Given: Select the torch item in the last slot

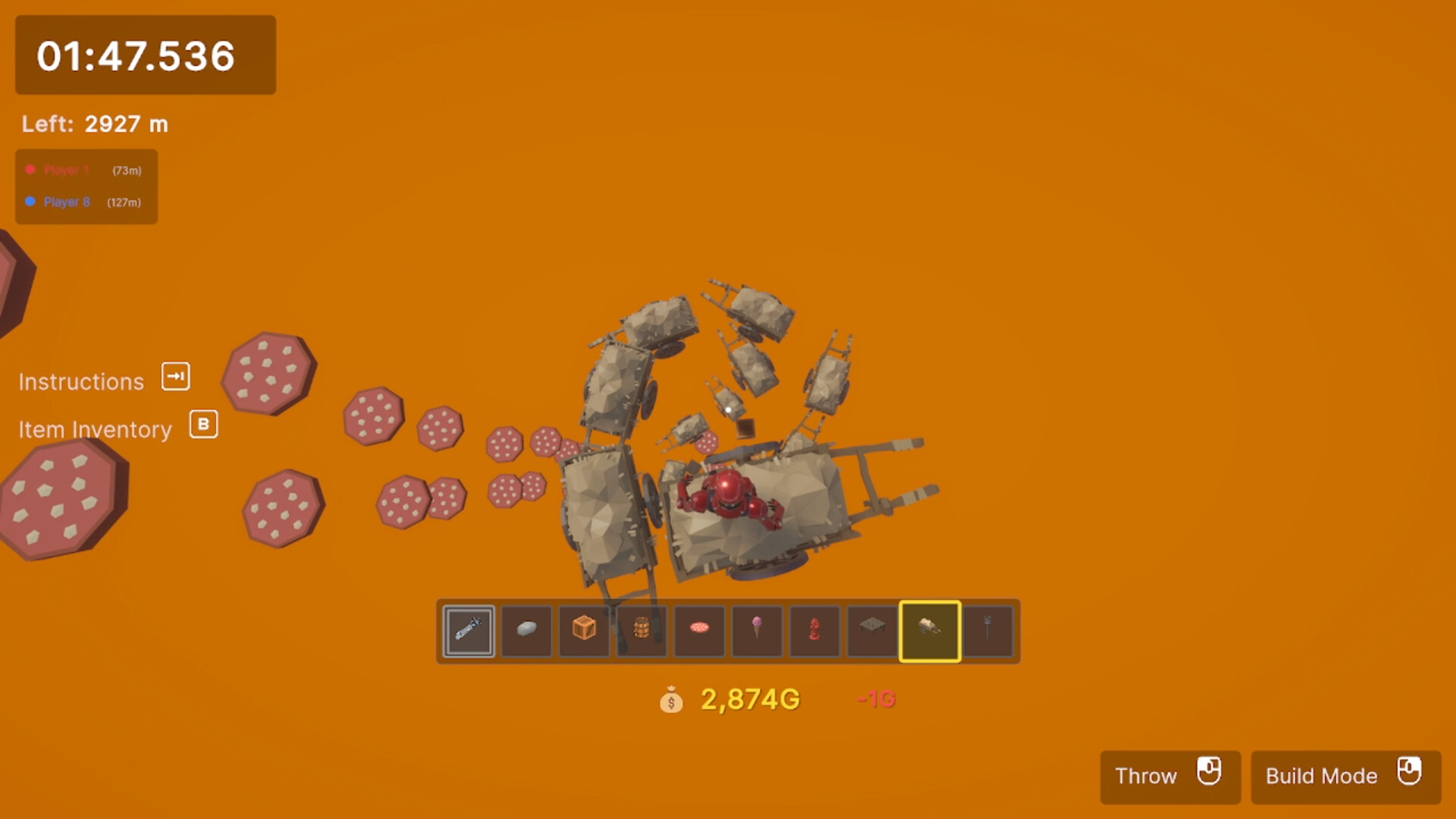Looking at the screenshot, I should [987, 631].
